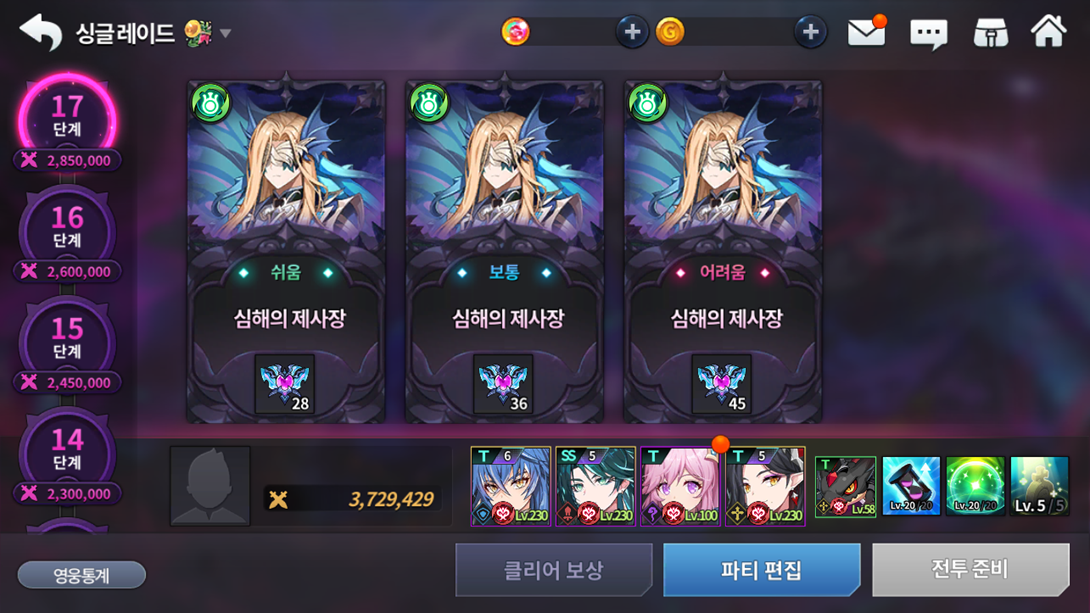This screenshot has width=1090, height=613.
Task: Open the mailbox envelope icon
Action: click(x=866, y=33)
